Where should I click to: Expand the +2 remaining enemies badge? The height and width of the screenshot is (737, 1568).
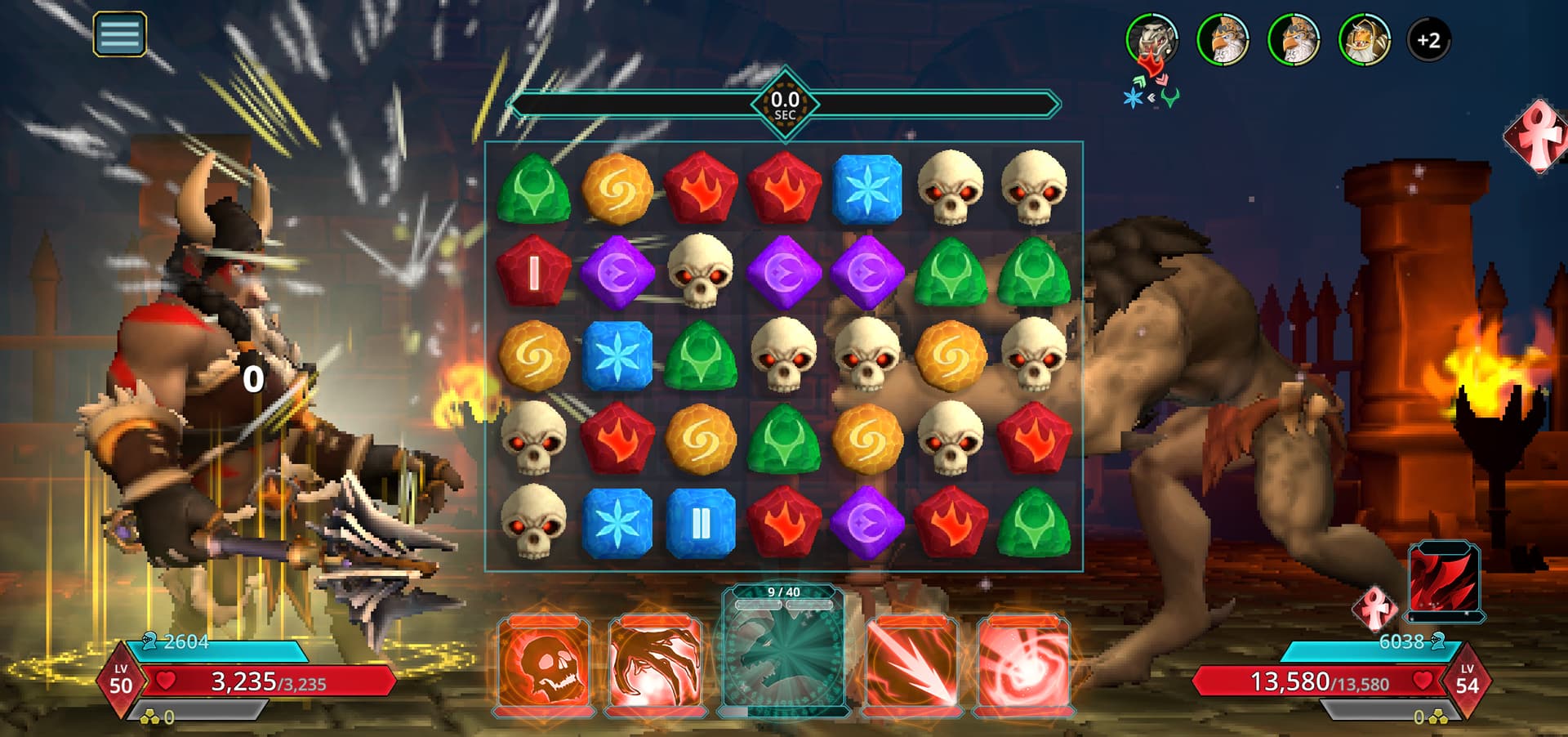tap(1428, 39)
